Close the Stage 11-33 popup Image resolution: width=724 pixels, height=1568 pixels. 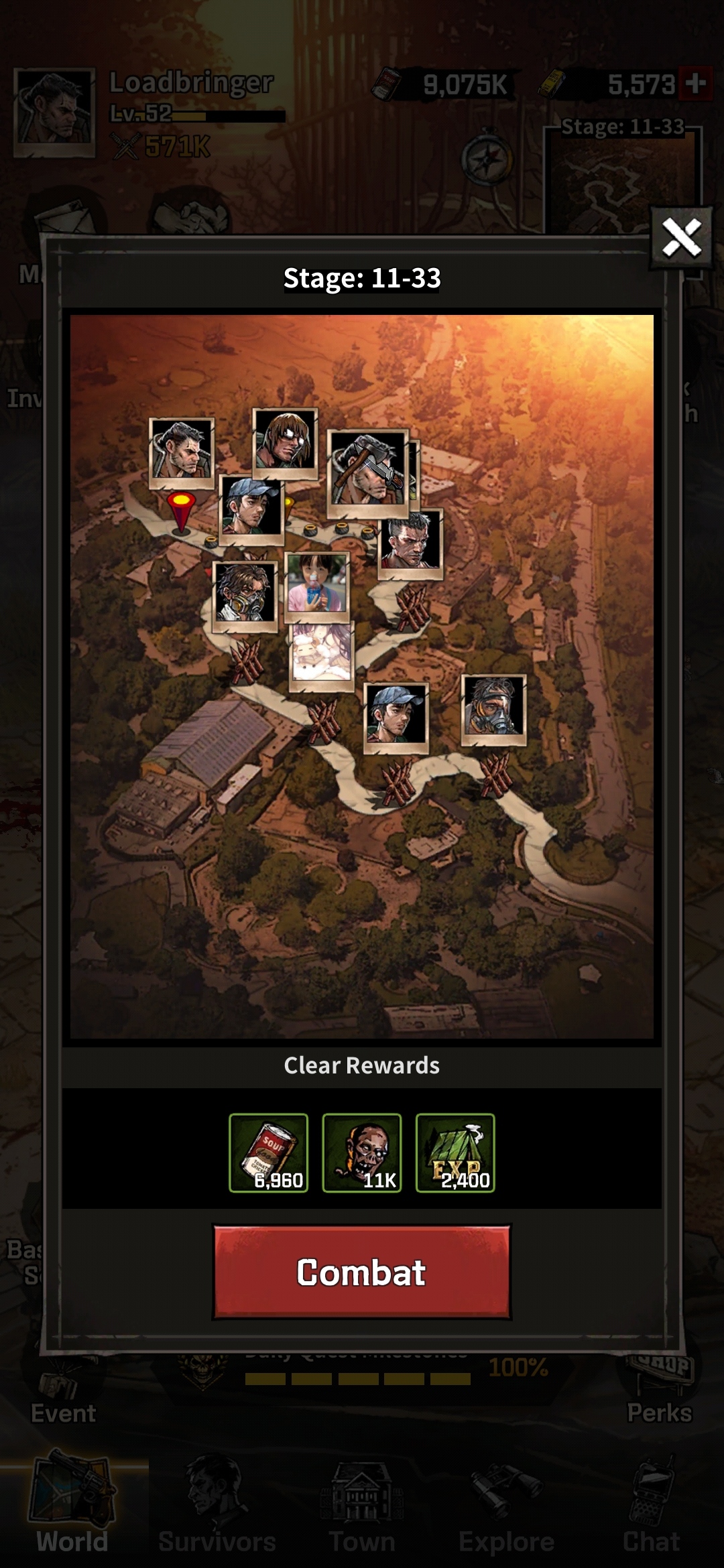coord(681,237)
